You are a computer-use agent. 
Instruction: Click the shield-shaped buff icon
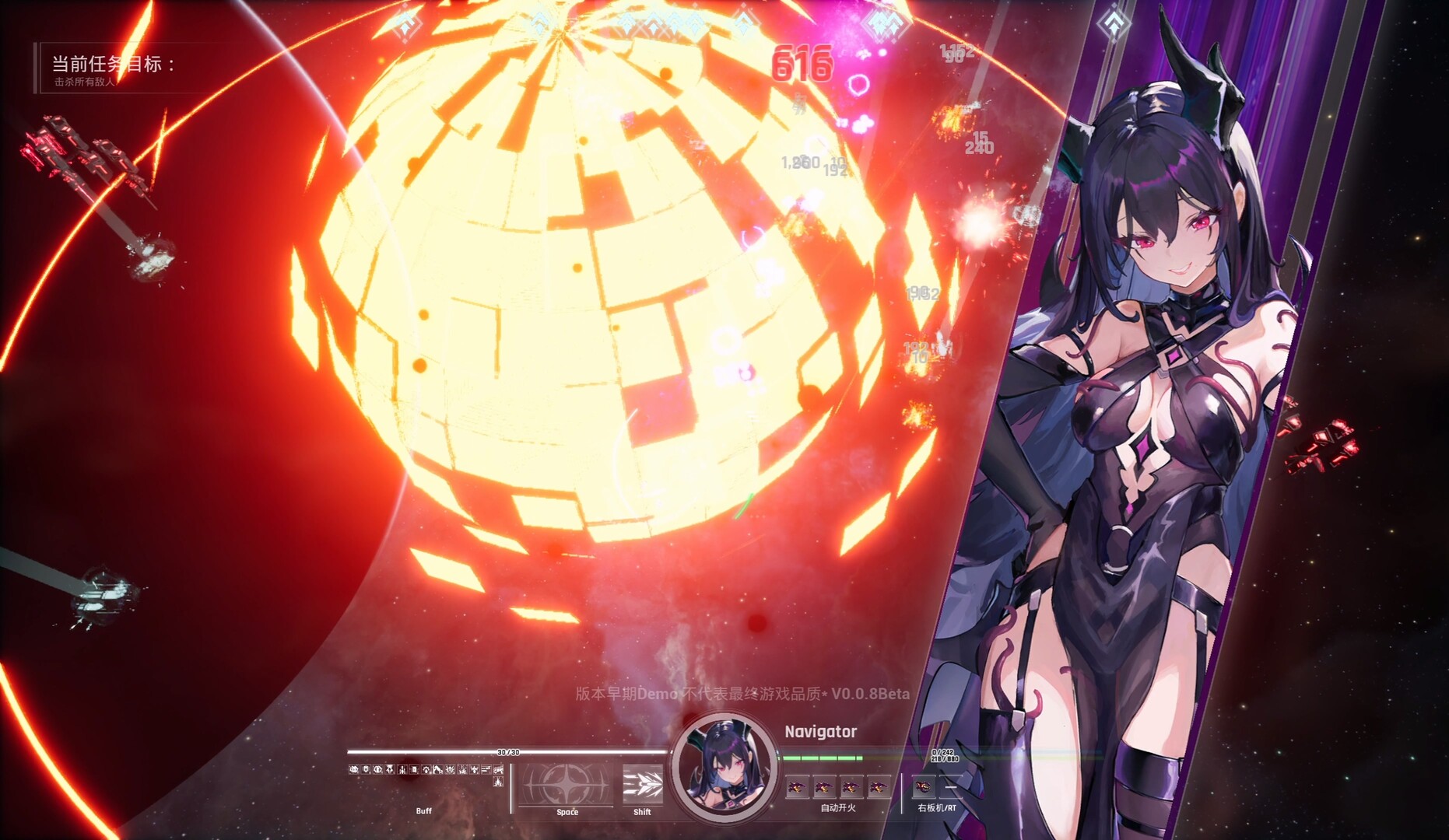(x=366, y=769)
